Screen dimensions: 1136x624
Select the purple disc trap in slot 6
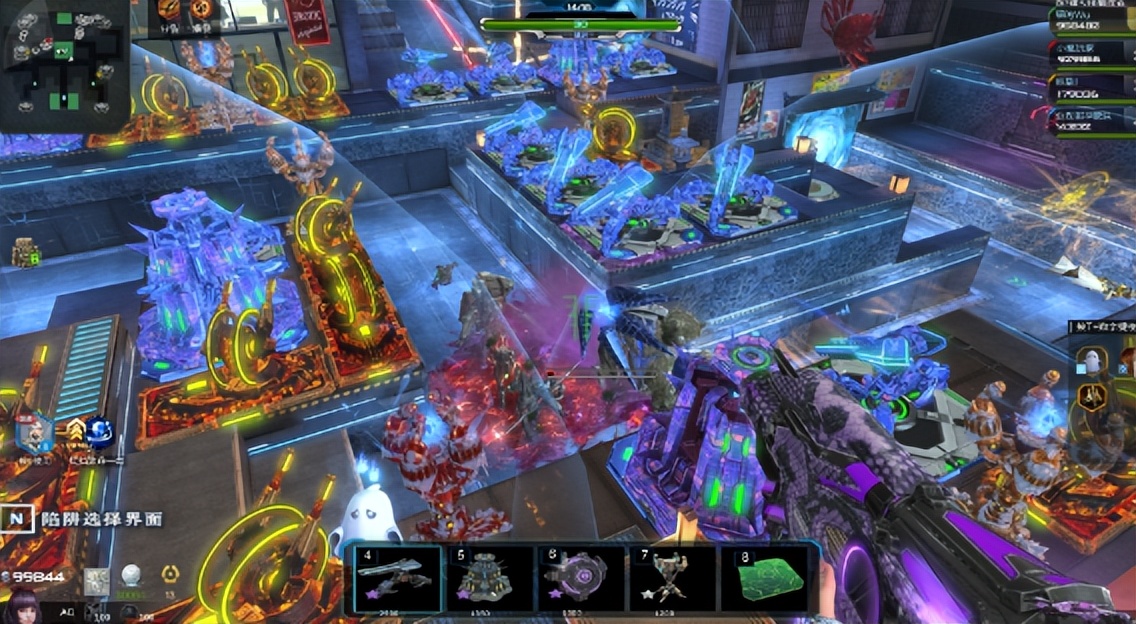[x=578, y=577]
